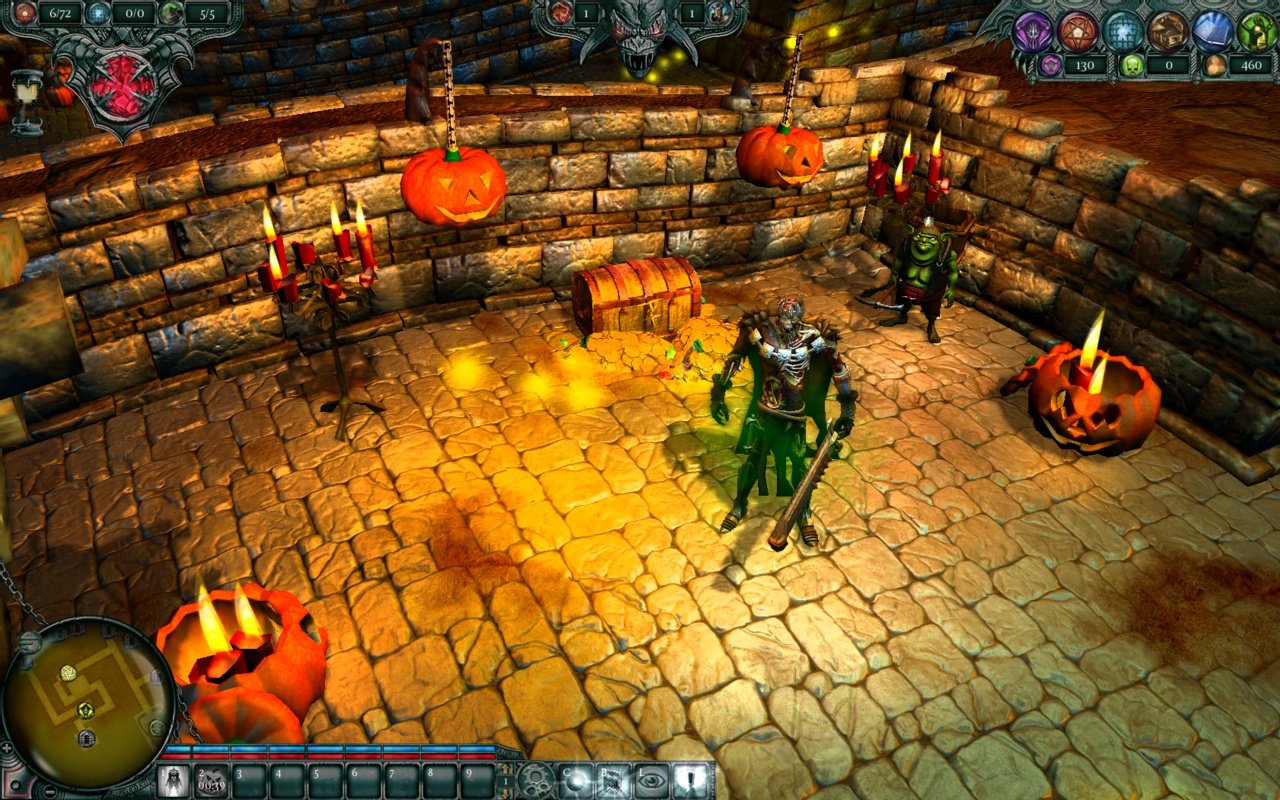
Task: Select the glowing eye icon in bottom toolbar
Action: (x=652, y=779)
